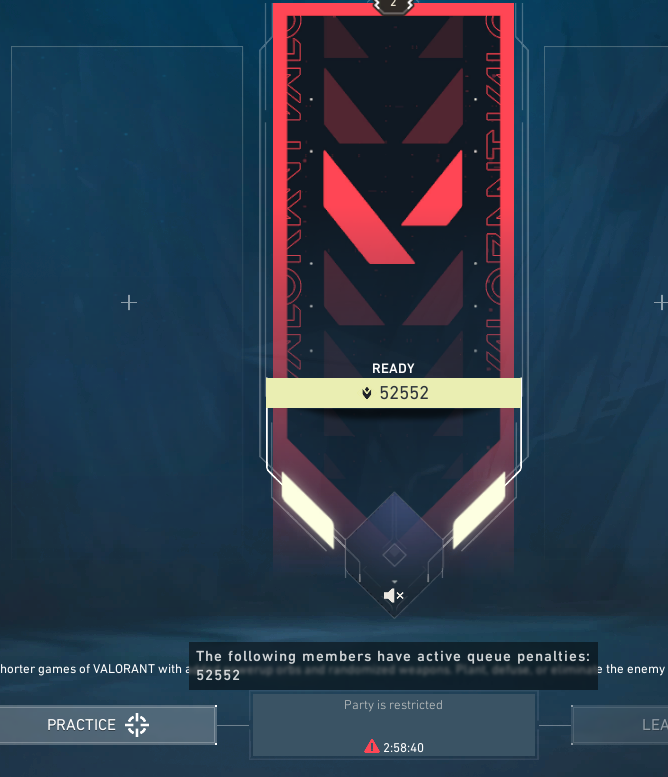
Task: Click the 'Party is restricted' queue button
Action: [393, 724]
